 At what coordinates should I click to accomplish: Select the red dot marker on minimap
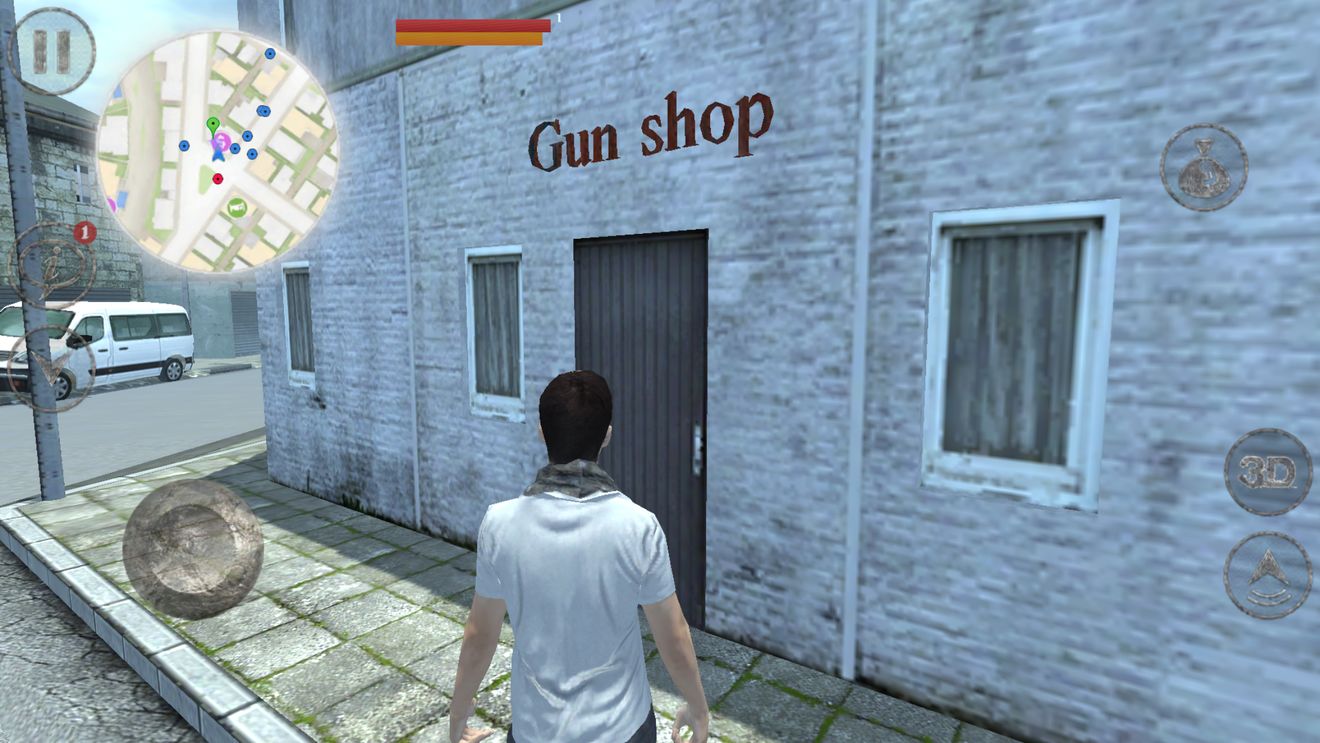pyautogui.click(x=218, y=179)
